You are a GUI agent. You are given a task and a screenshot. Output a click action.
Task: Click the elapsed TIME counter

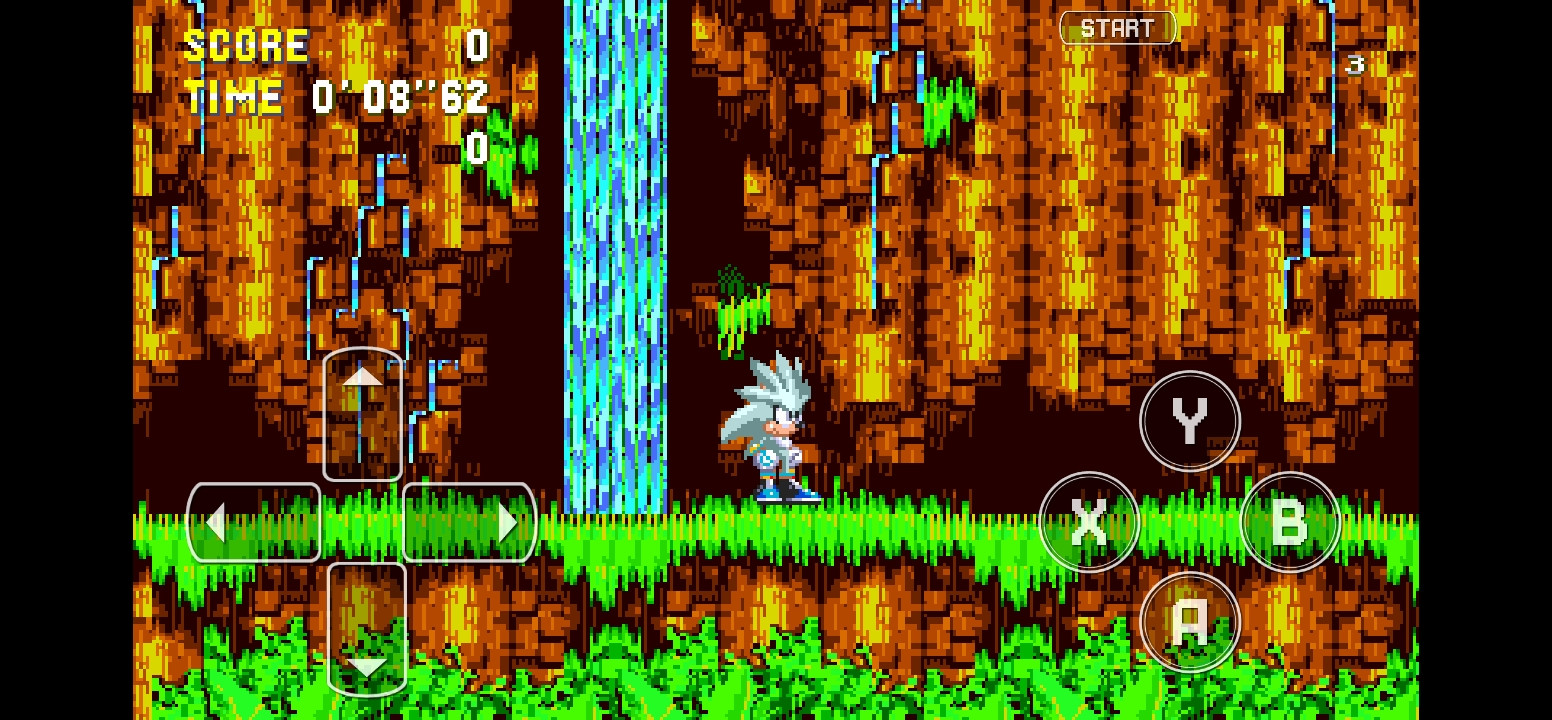tap(398, 96)
